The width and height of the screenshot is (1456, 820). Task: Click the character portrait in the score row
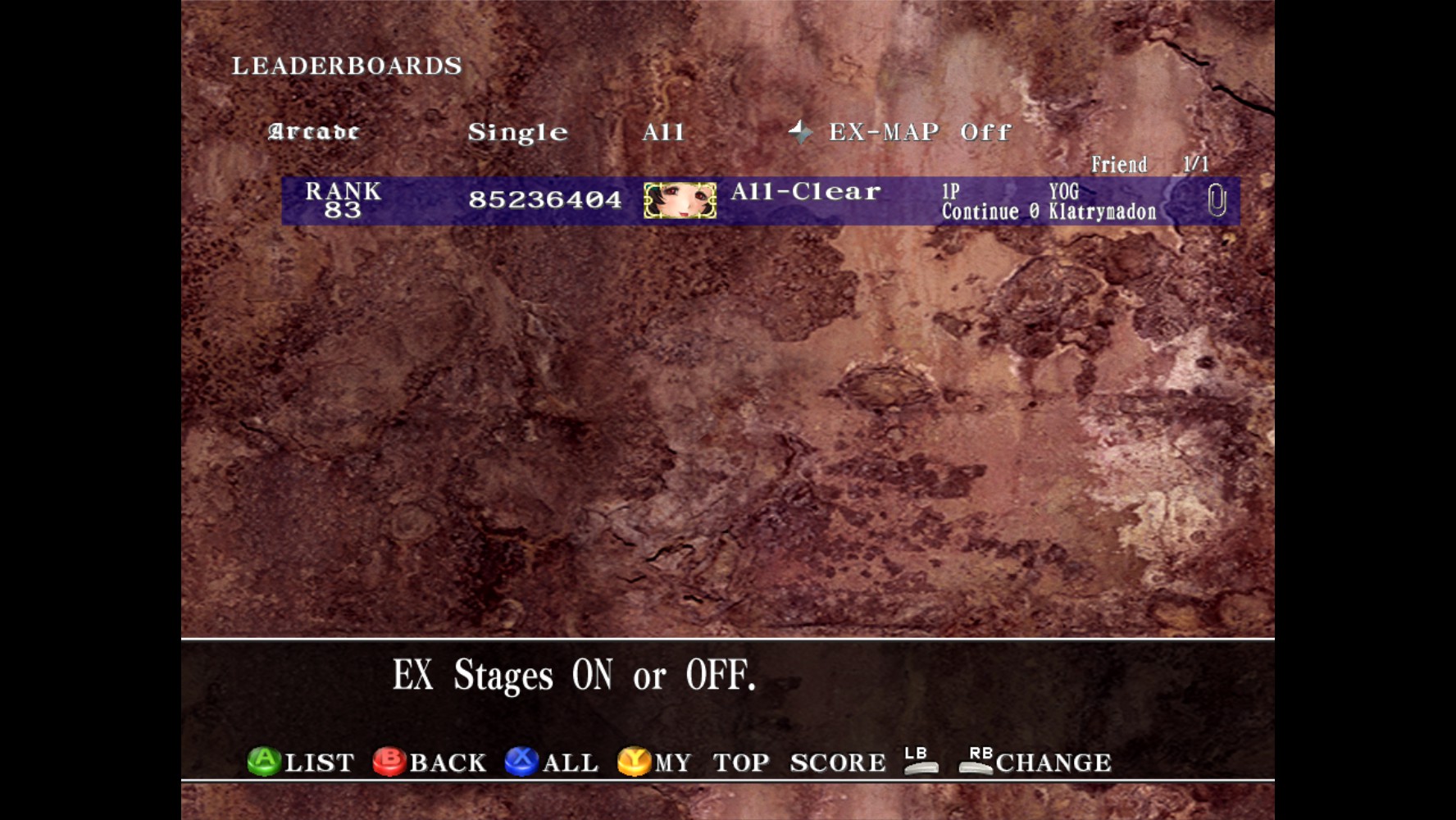[x=680, y=201]
